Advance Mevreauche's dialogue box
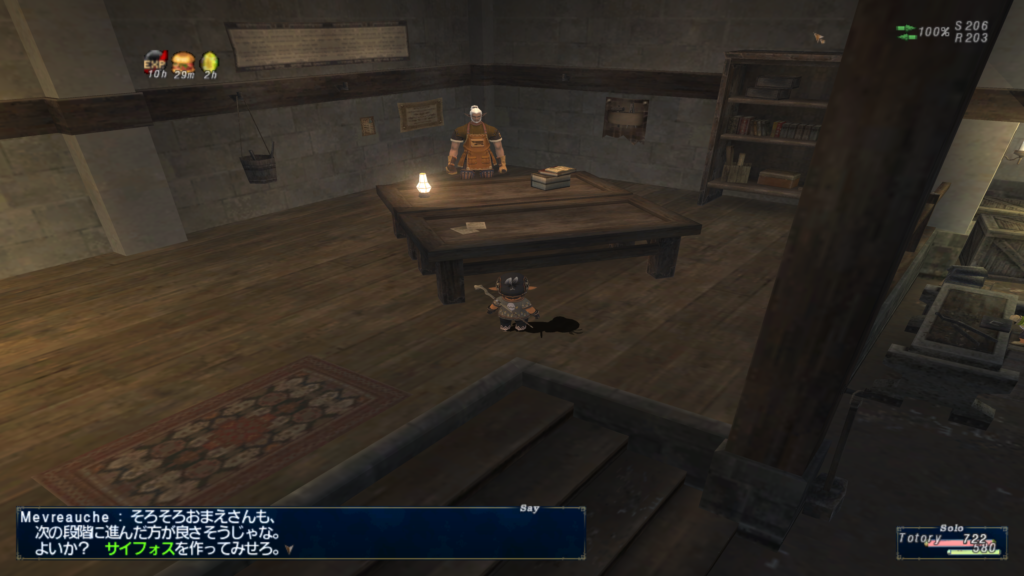The image size is (1024, 576). pos(300,534)
